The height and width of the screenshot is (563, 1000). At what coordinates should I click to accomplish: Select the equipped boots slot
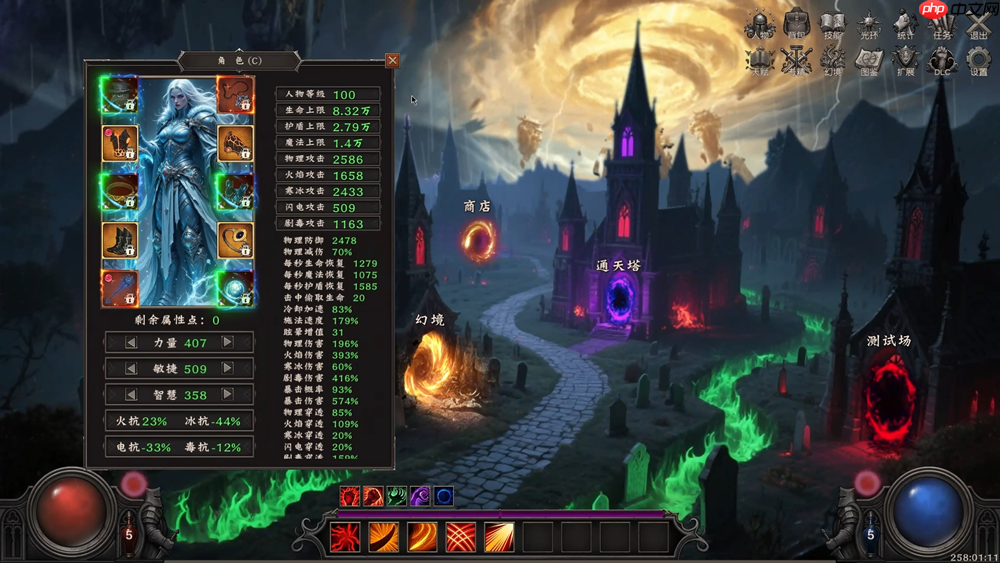tap(120, 240)
